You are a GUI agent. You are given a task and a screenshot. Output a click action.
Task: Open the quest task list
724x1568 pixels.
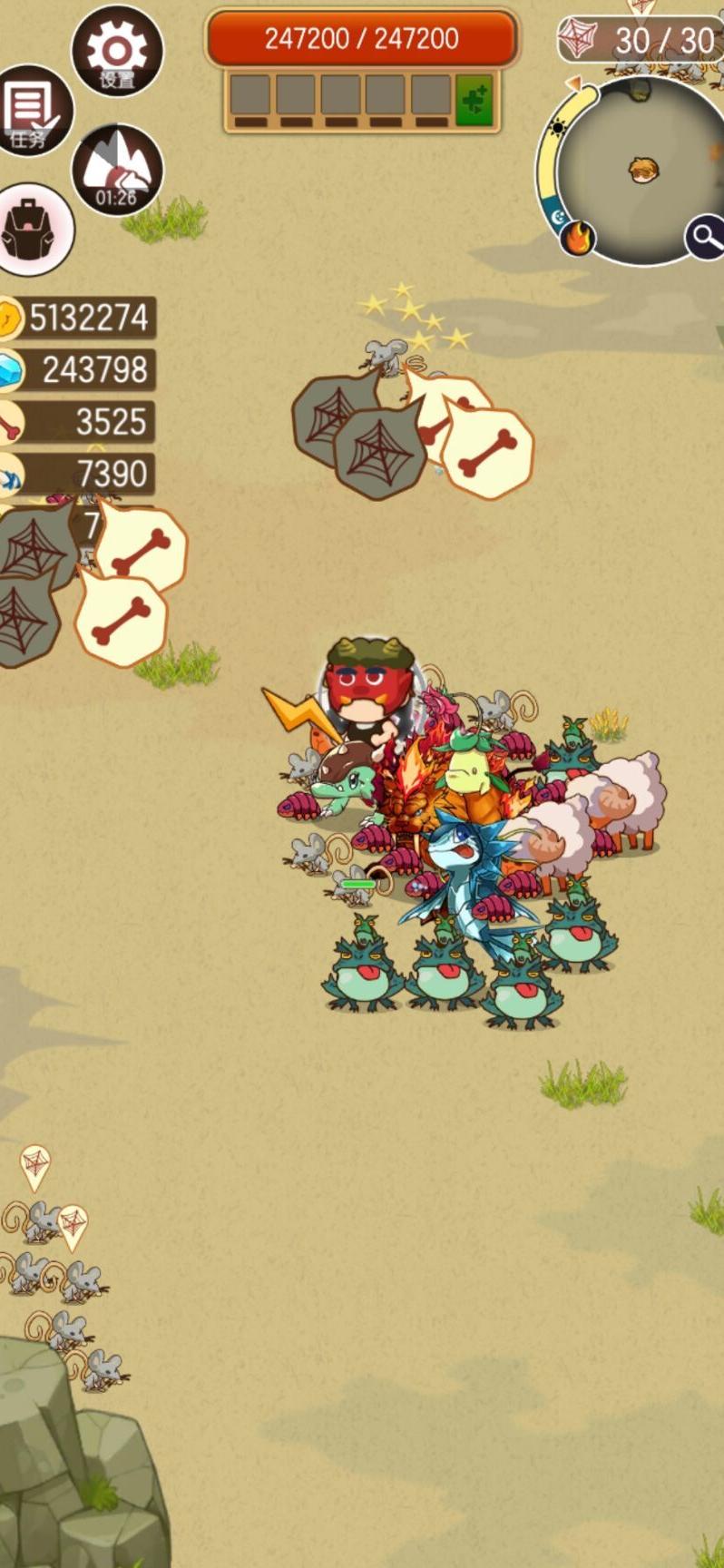point(34,112)
